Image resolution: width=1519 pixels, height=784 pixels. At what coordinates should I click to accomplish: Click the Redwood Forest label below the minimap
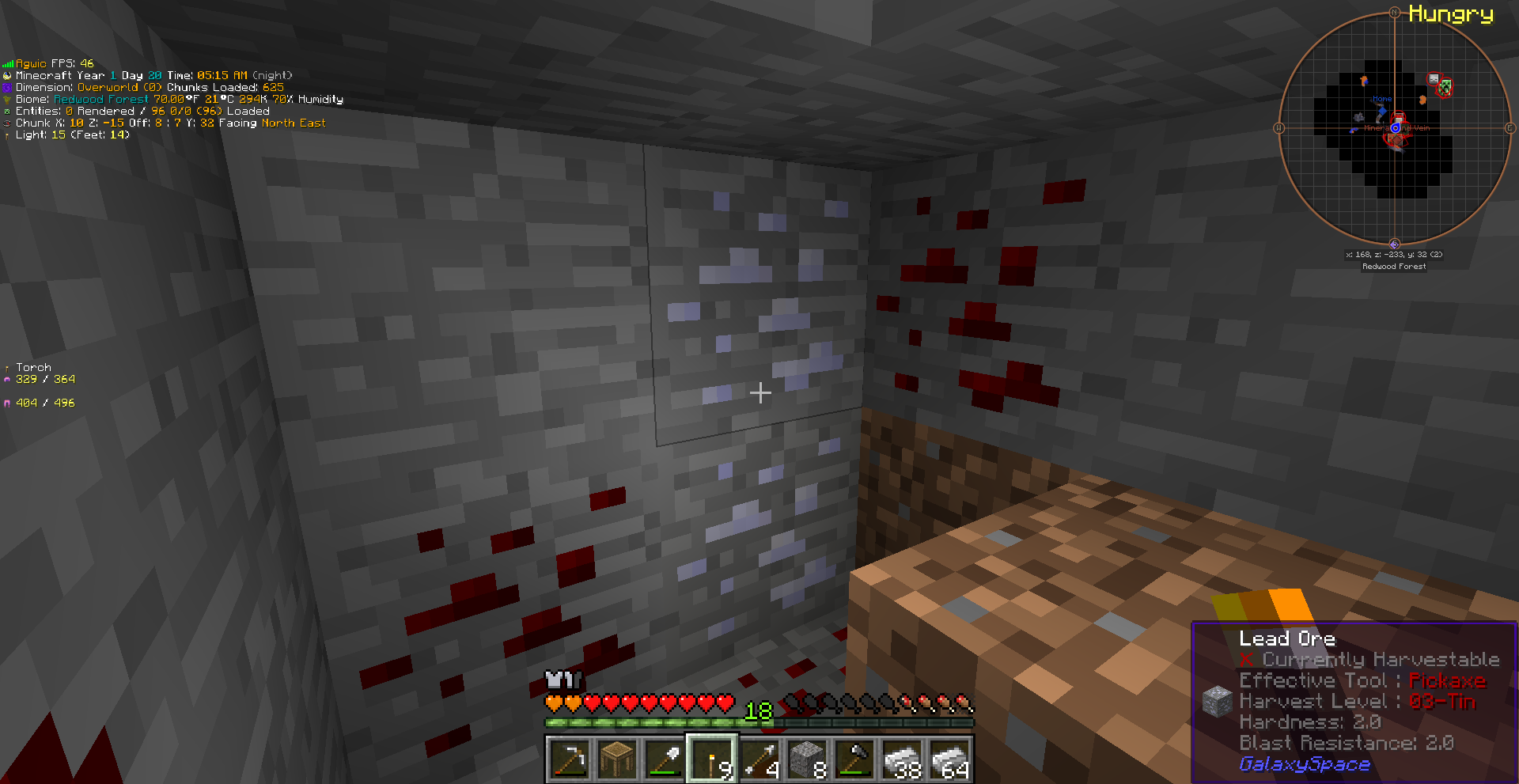(1395, 266)
